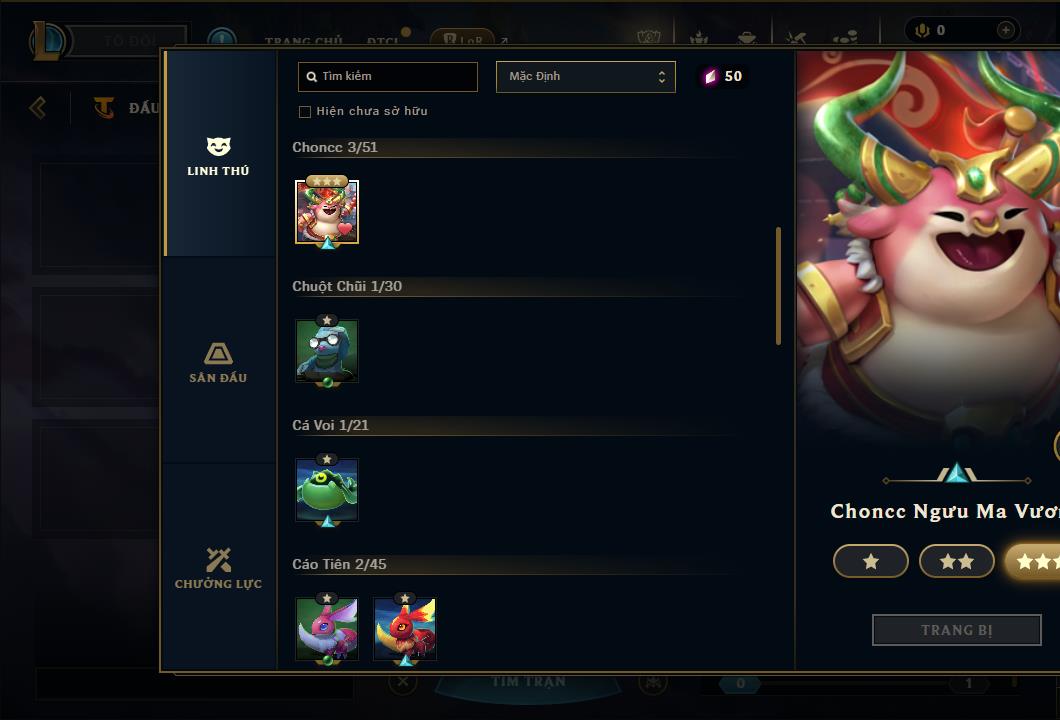
Task: Open the Mặc Định sort dropdown
Action: 585,77
